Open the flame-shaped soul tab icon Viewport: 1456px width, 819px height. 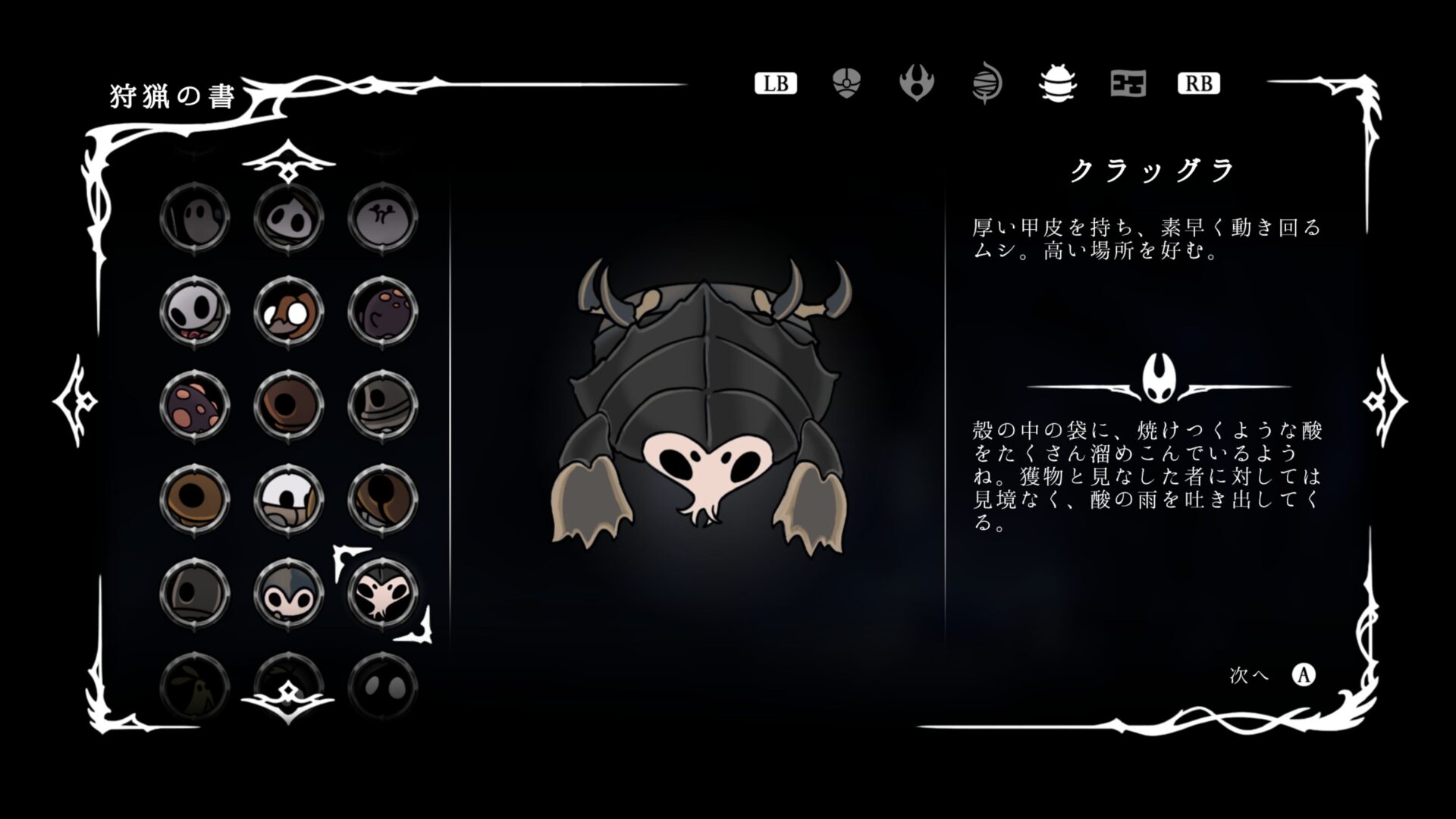(918, 84)
